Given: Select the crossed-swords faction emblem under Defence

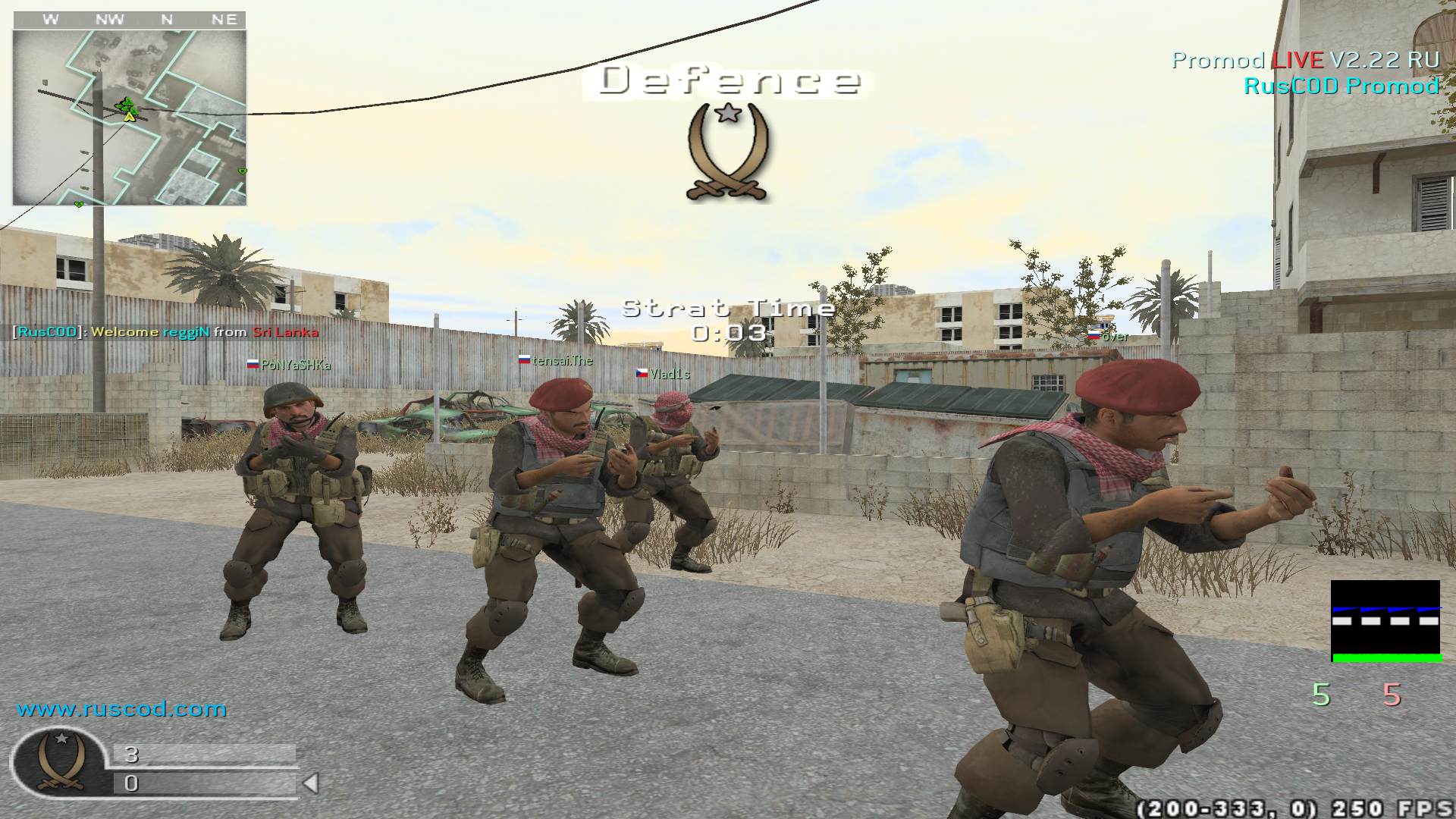Looking at the screenshot, I should point(727,152).
